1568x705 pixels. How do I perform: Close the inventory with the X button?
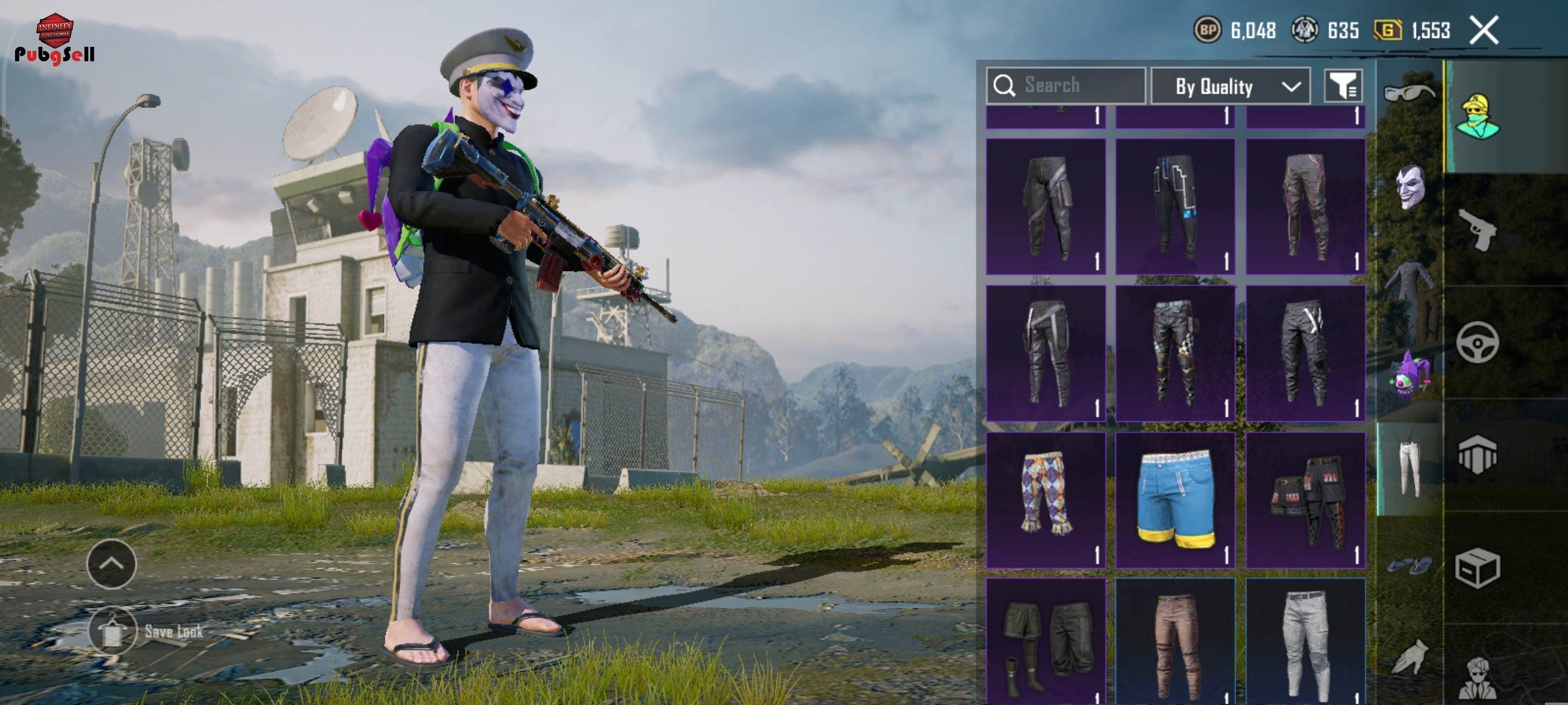point(1484,31)
